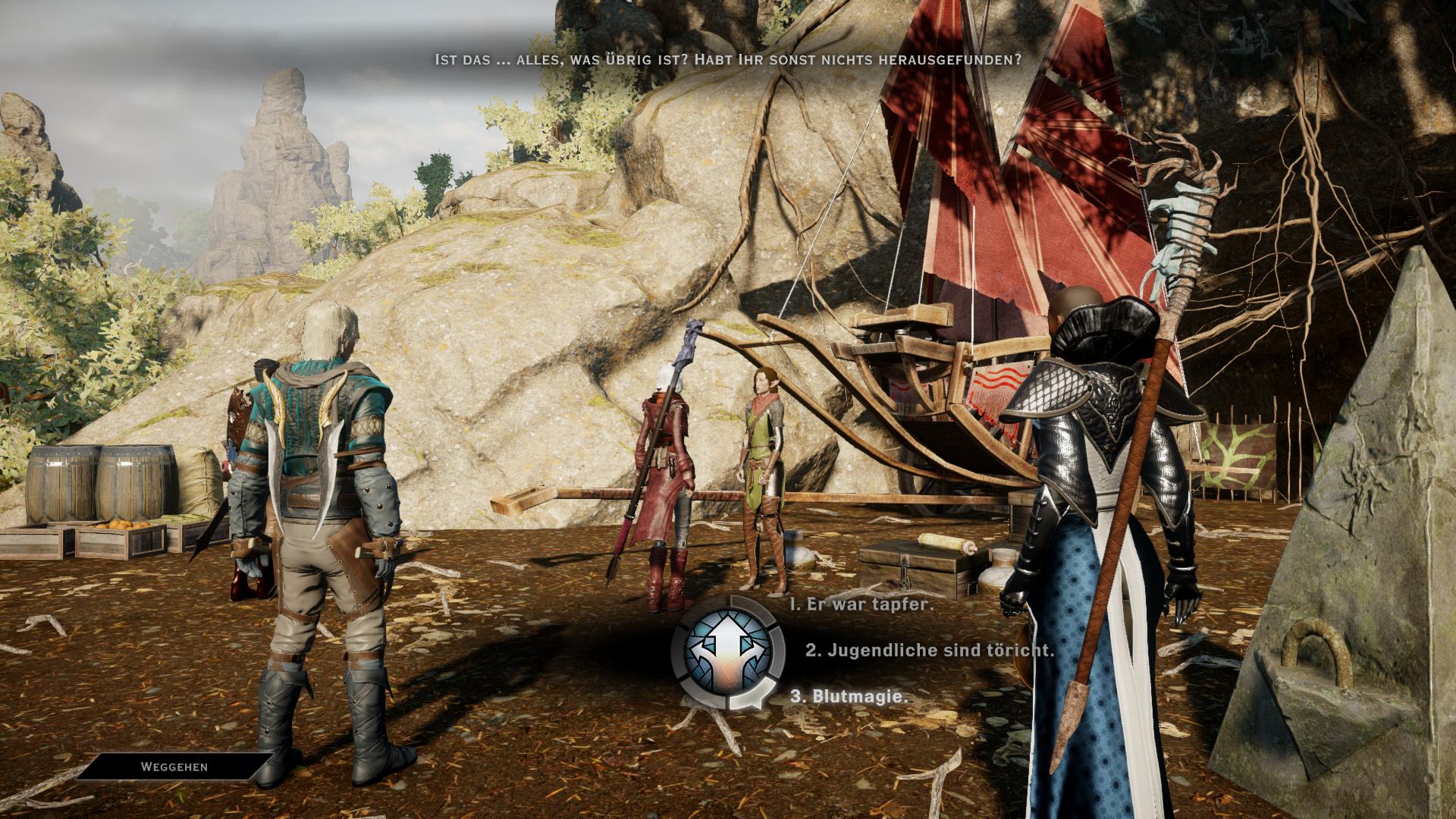The height and width of the screenshot is (819, 1456).
Task: Click the Weggehen button to leave
Action: click(x=174, y=767)
